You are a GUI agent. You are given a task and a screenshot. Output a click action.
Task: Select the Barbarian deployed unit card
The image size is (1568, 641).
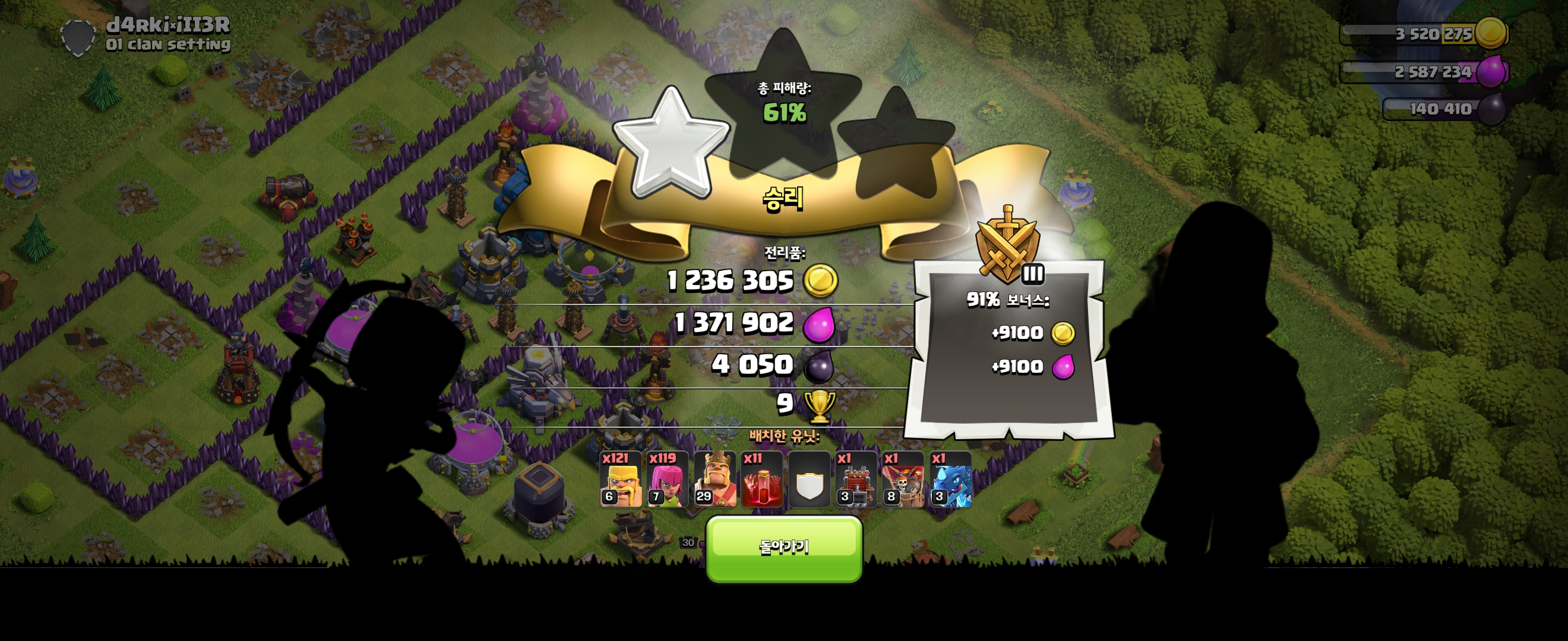620,479
